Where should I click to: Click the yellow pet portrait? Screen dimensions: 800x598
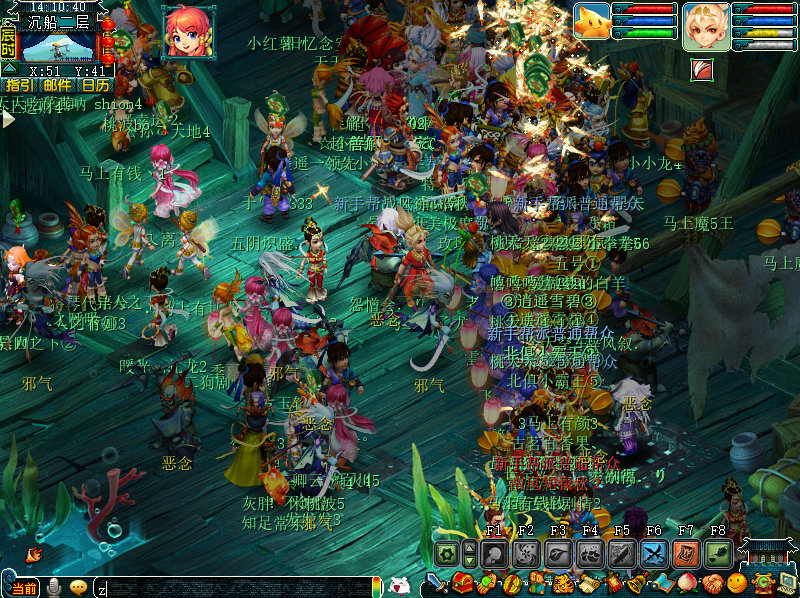coord(592,21)
